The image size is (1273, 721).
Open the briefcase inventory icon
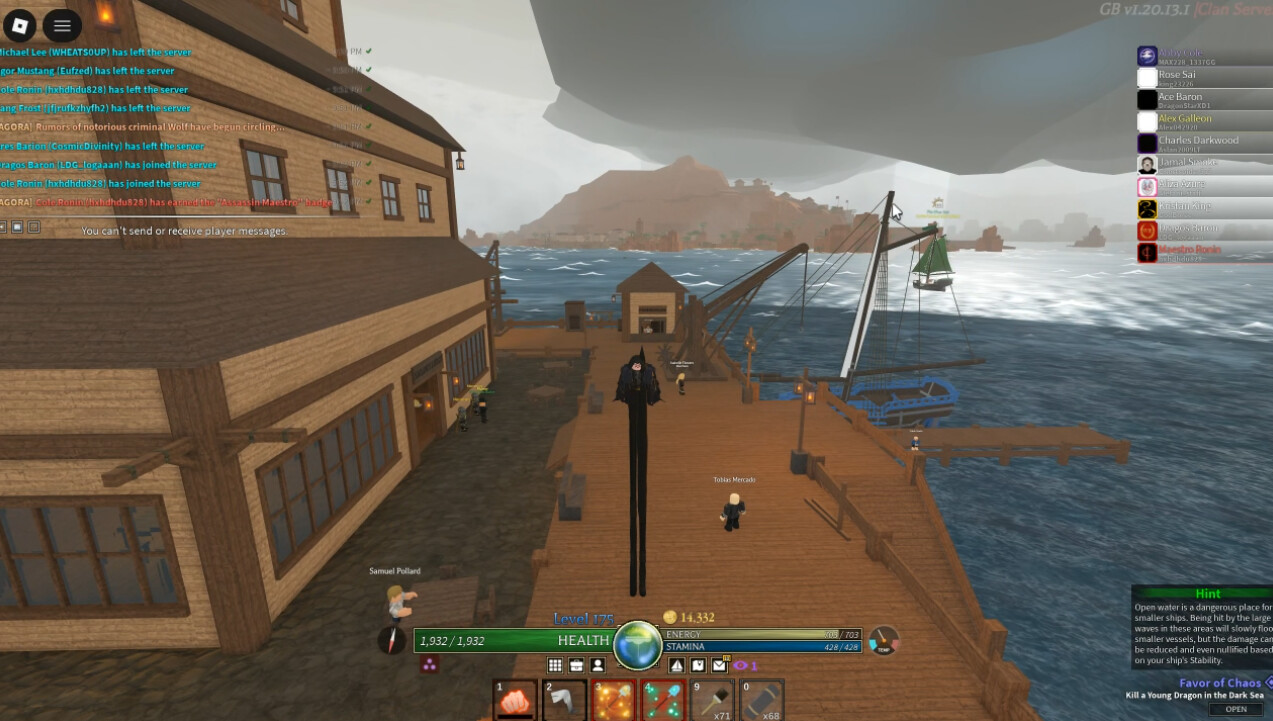(576, 665)
